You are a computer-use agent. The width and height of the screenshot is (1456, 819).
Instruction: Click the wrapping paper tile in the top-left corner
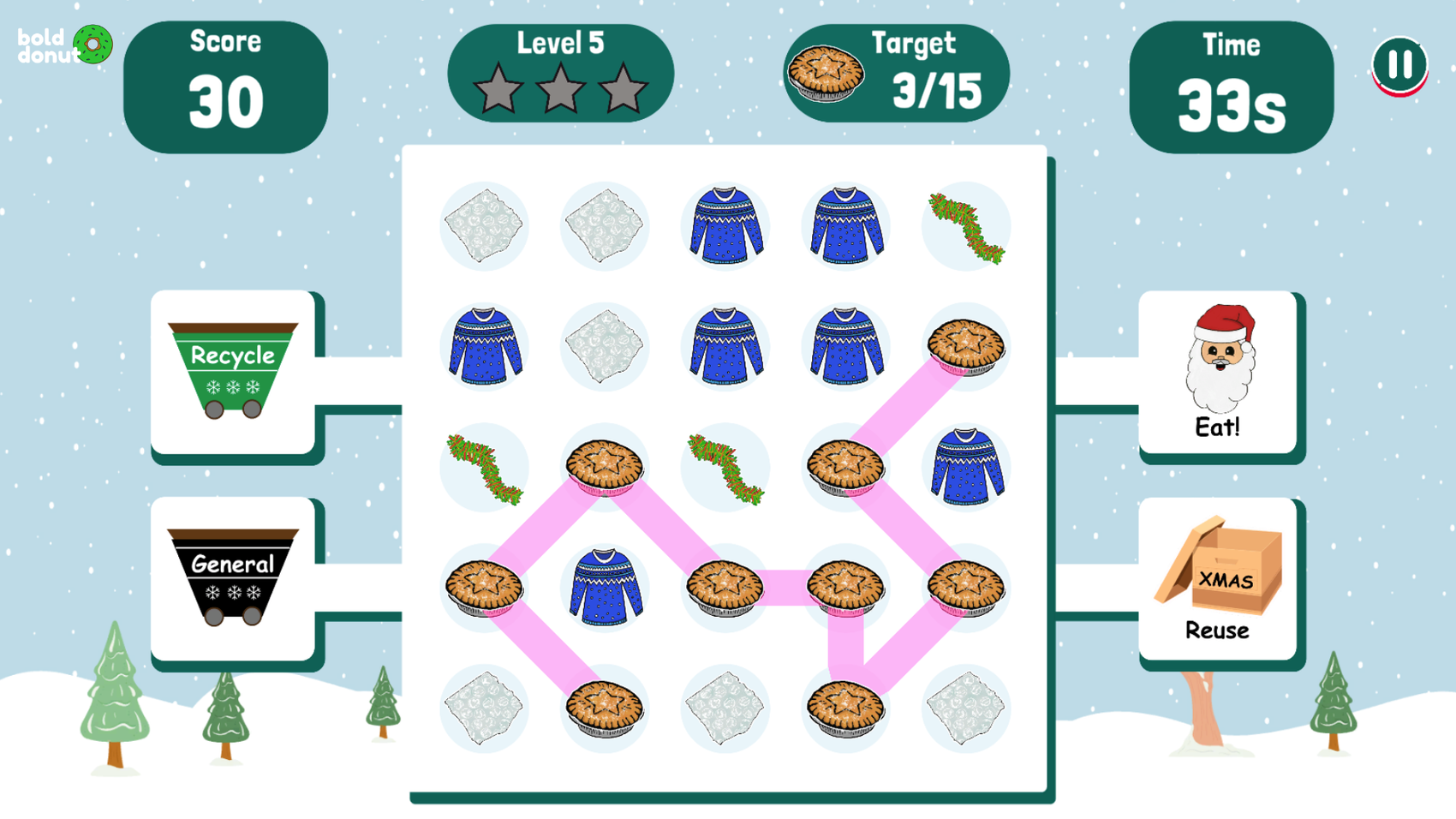click(484, 225)
